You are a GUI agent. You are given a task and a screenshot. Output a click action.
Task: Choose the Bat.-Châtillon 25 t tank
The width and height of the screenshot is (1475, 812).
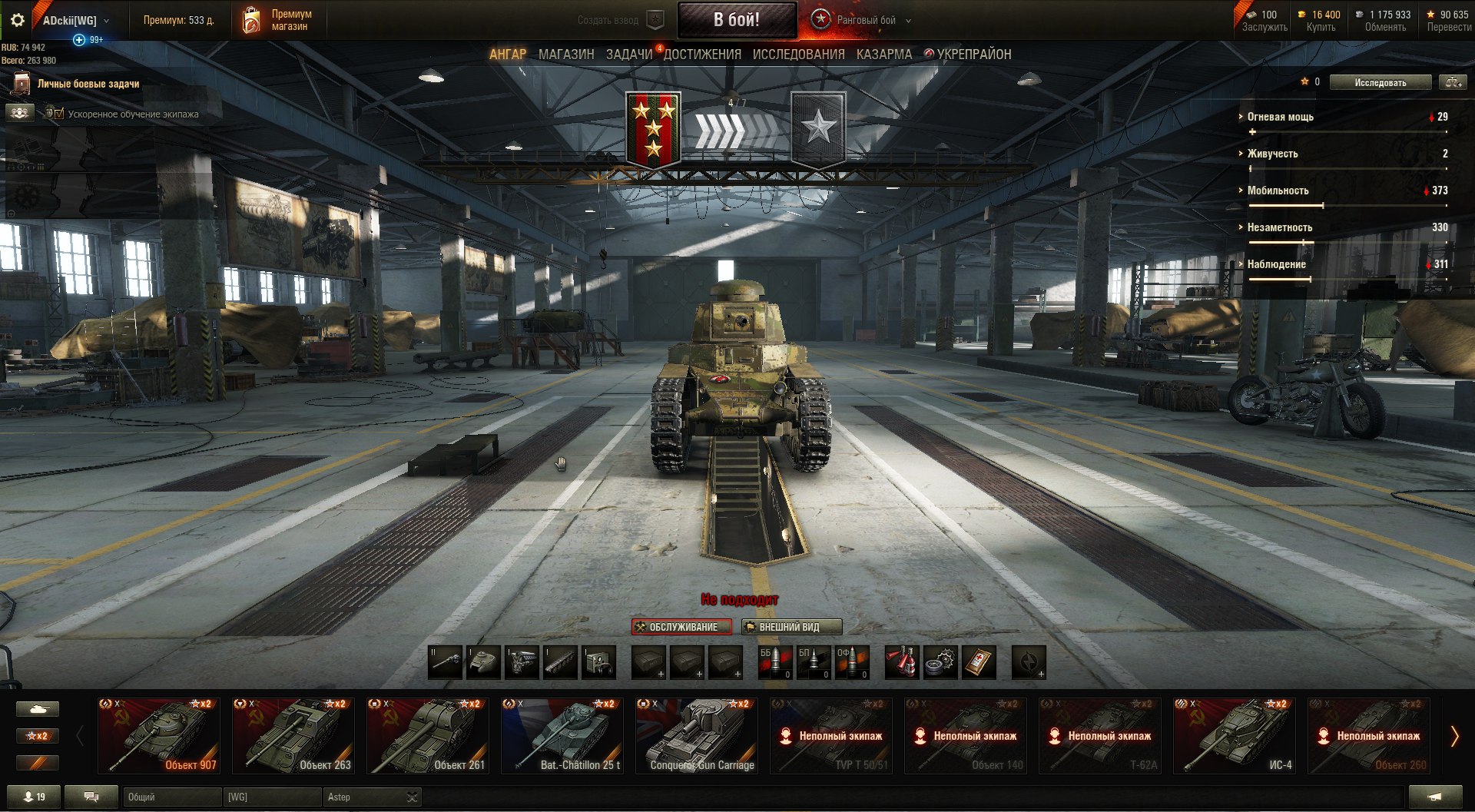coord(562,735)
